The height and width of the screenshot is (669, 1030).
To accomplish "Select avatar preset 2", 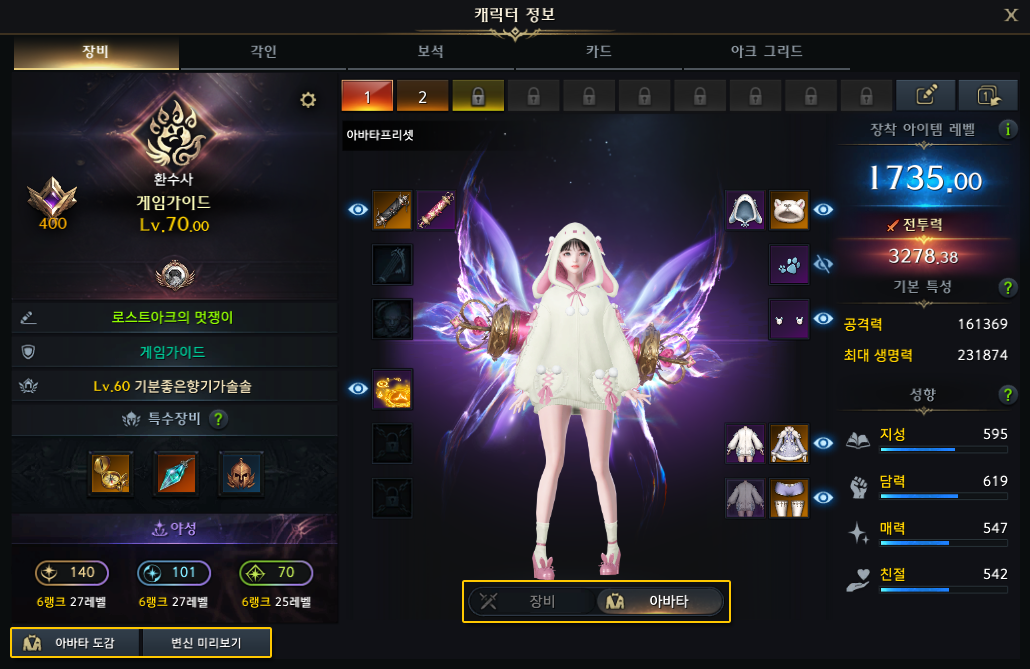I will [x=422, y=96].
